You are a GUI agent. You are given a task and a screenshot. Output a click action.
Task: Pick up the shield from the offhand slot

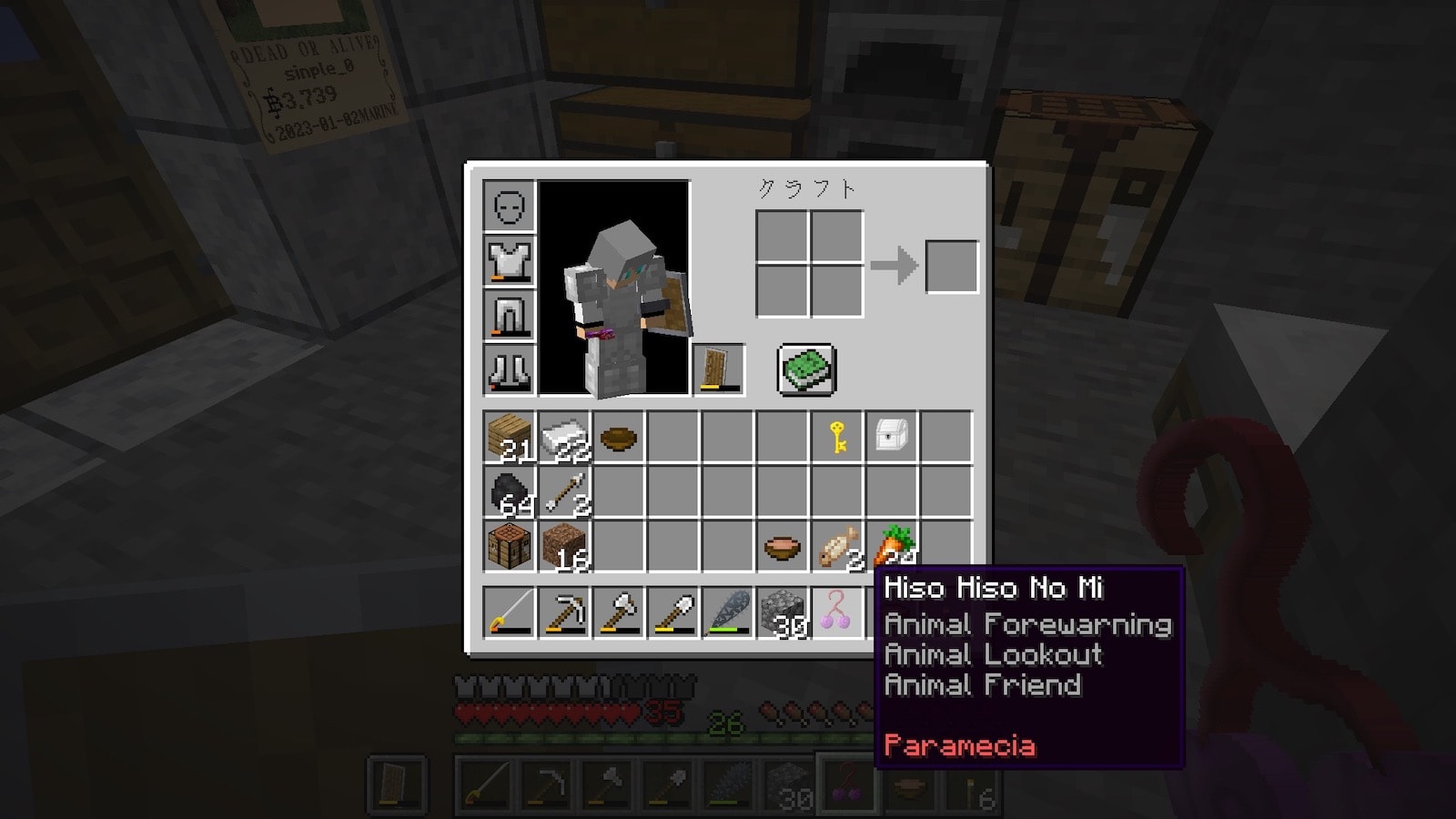click(719, 369)
